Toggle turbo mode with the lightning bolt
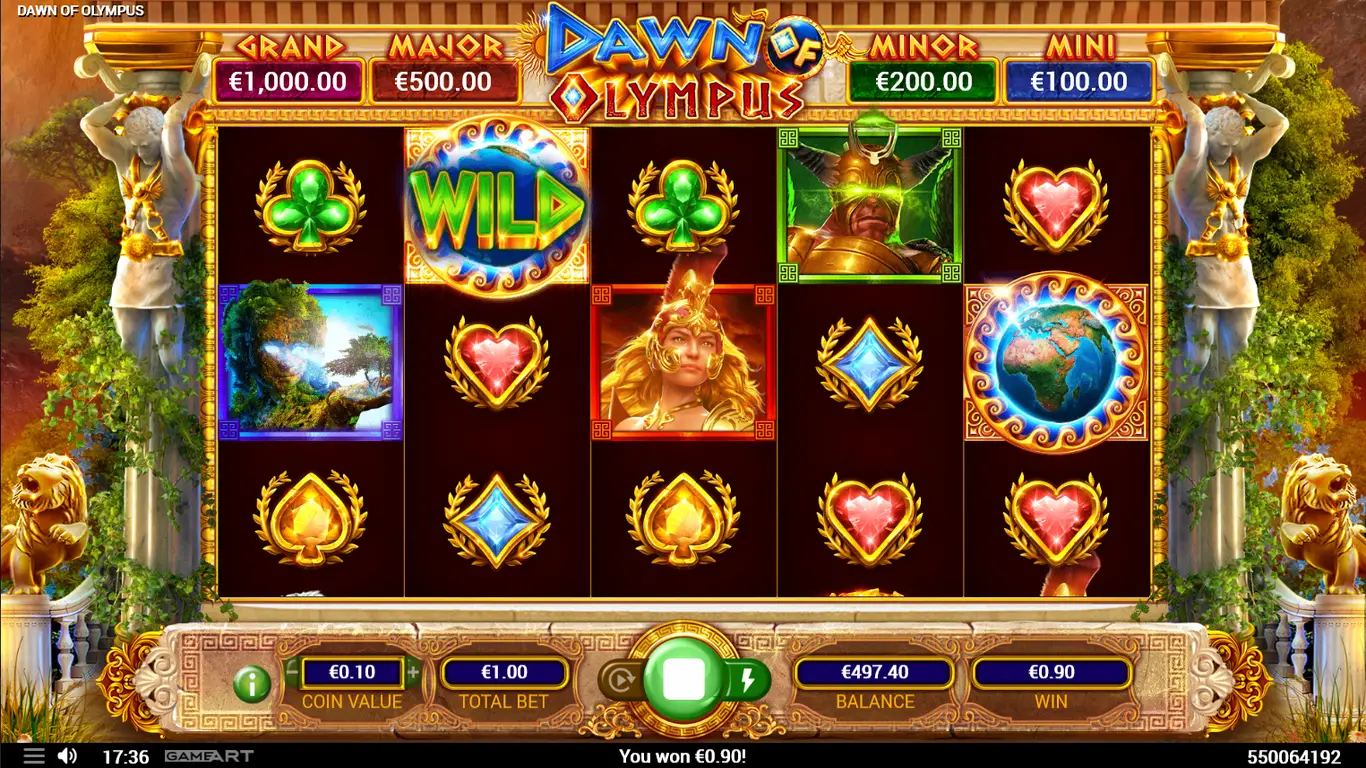Viewport: 1366px width, 768px height. point(748,681)
